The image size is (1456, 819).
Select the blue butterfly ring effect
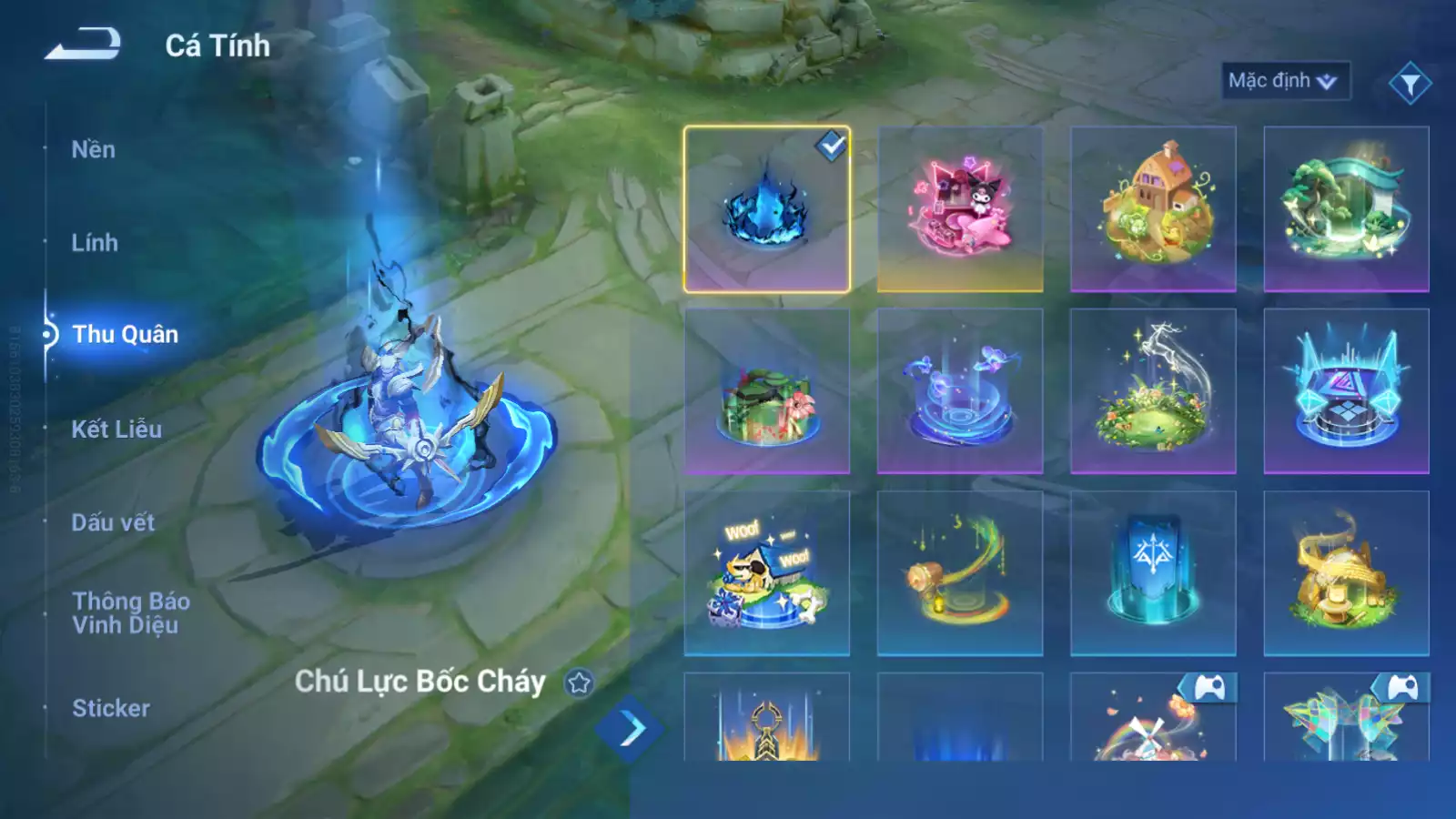tap(959, 391)
